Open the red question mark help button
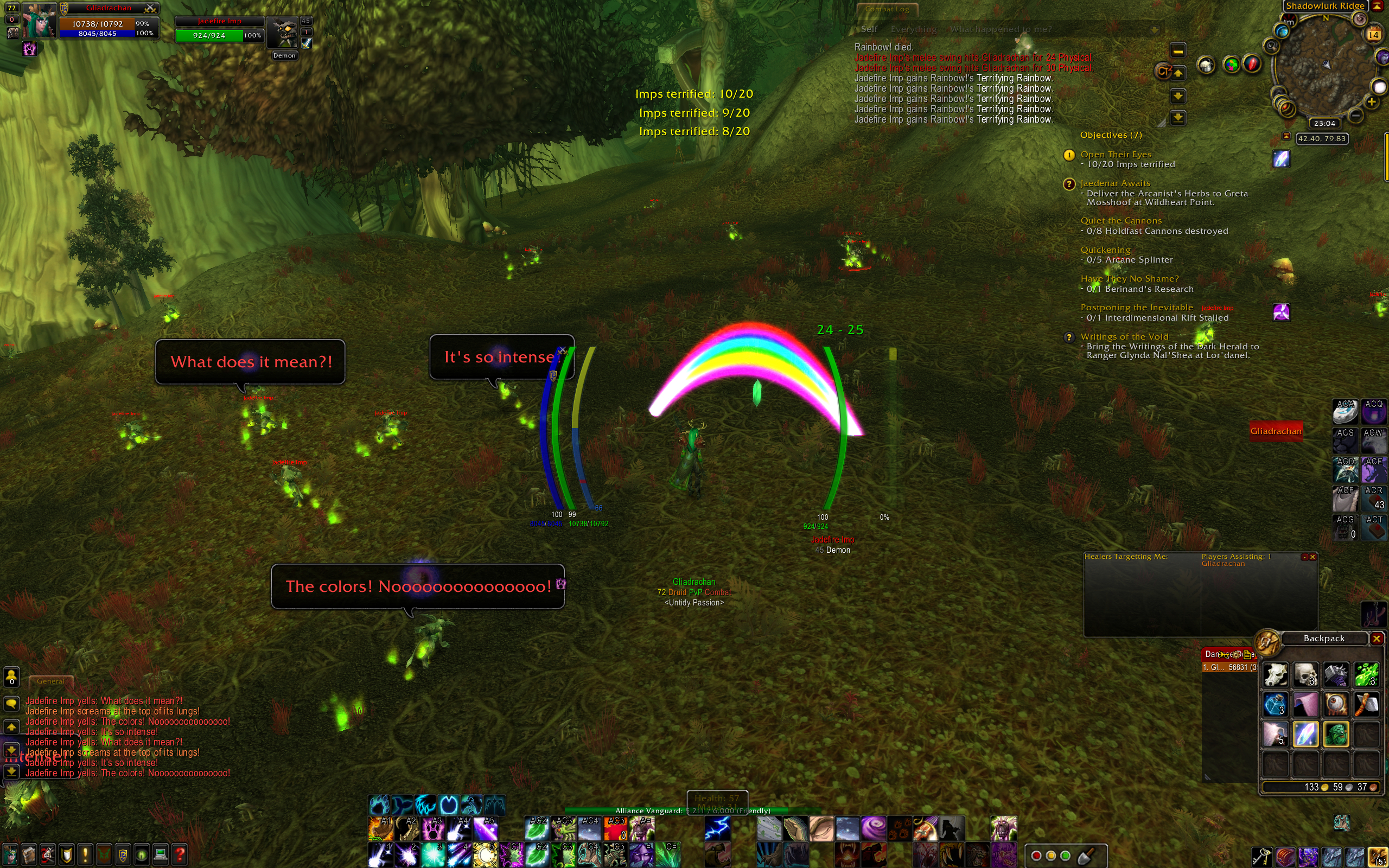The width and height of the screenshot is (1389, 868). coord(180,855)
